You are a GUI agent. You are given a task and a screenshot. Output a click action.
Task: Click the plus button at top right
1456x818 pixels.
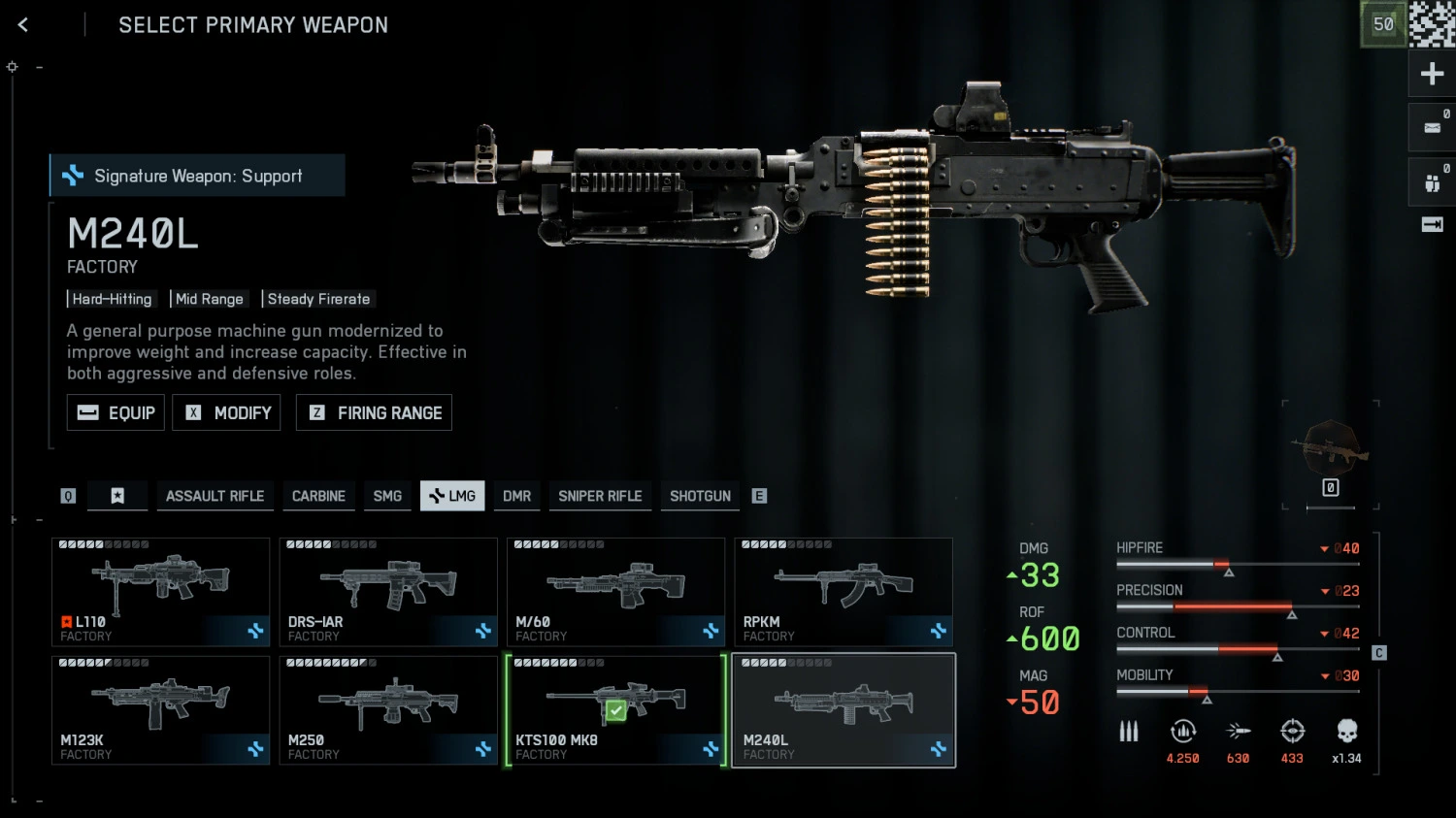click(x=1432, y=74)
